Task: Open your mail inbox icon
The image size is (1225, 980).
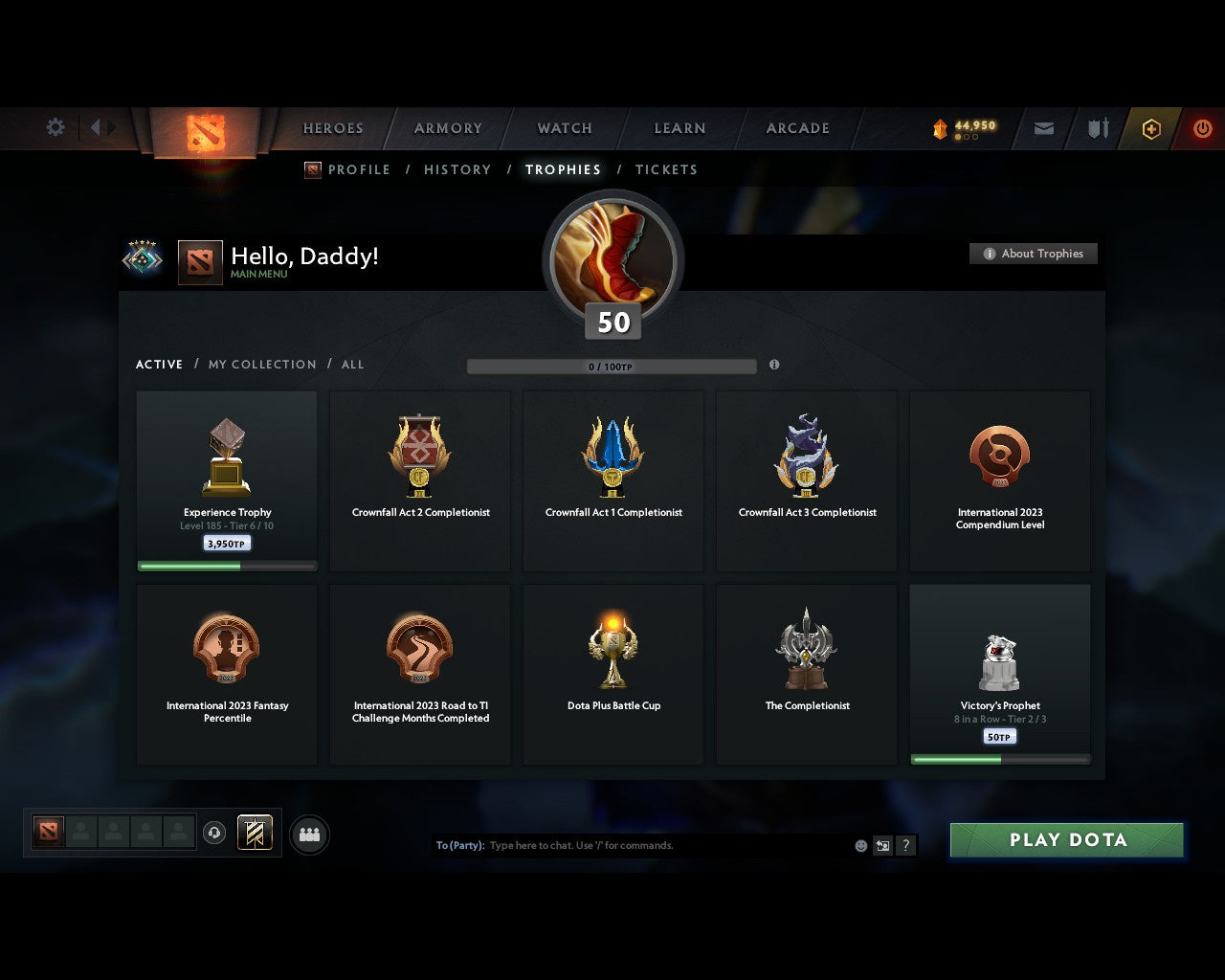Action: point(1043,128)
